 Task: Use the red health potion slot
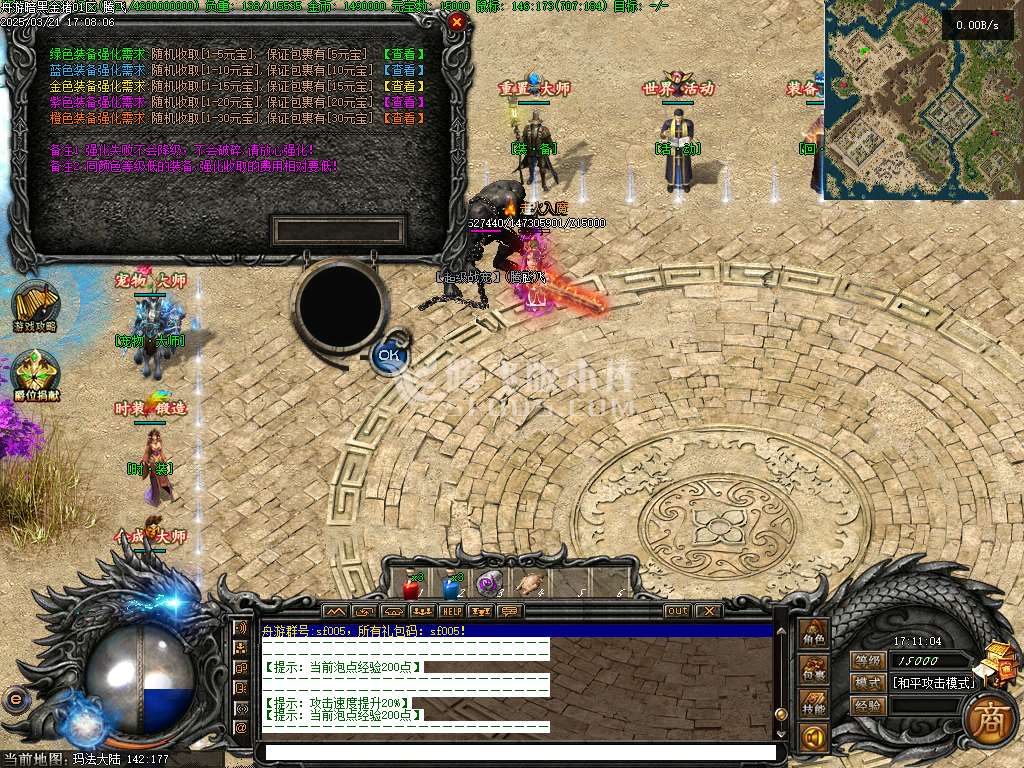[411, 585]
